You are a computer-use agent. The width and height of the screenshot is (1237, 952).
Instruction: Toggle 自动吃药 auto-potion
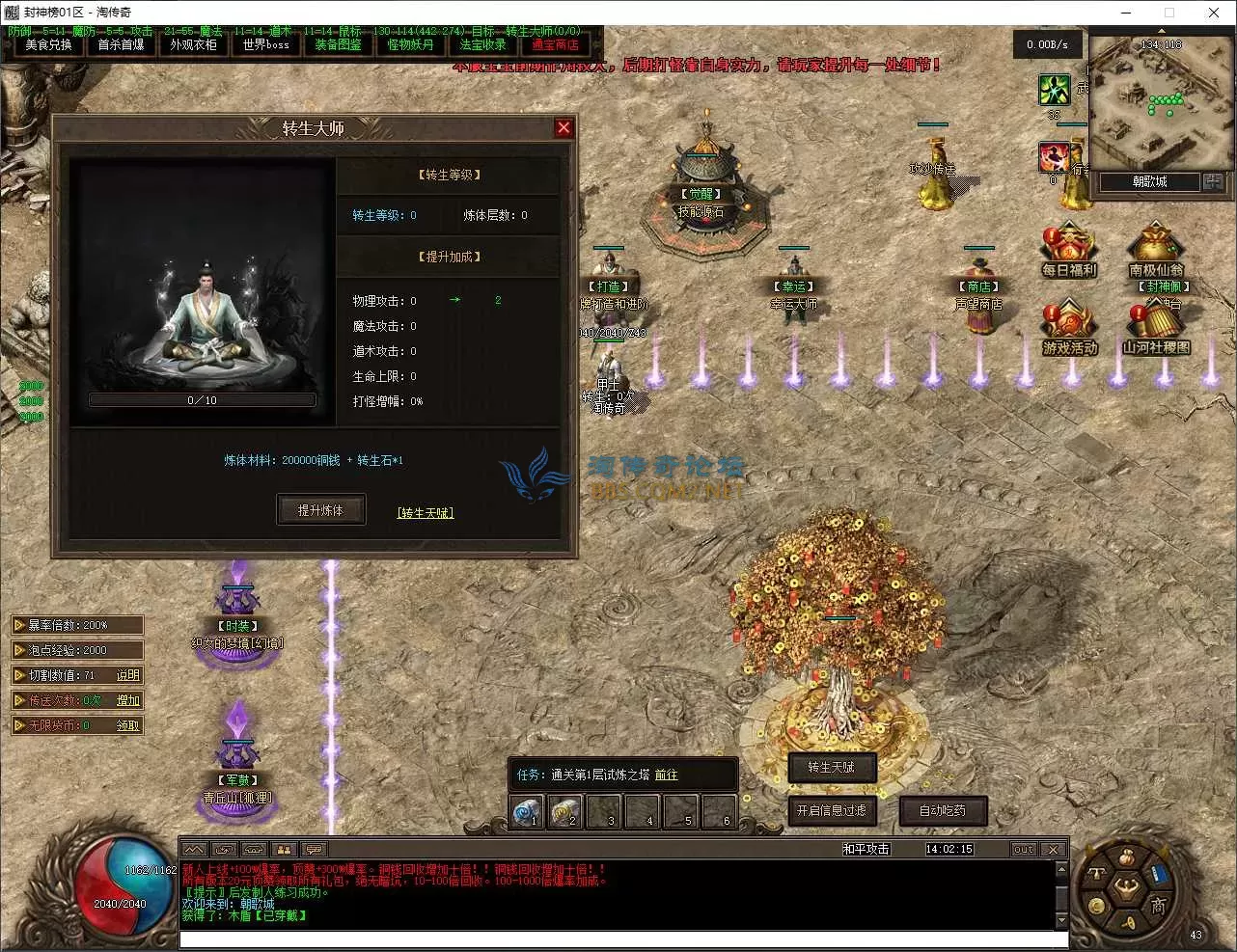pos(943,810)
